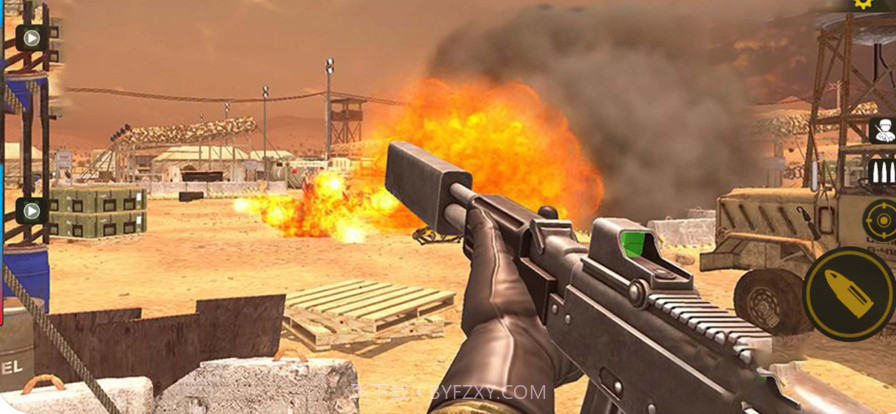Tap the ammo bullets reload icon

pos(881,172)
